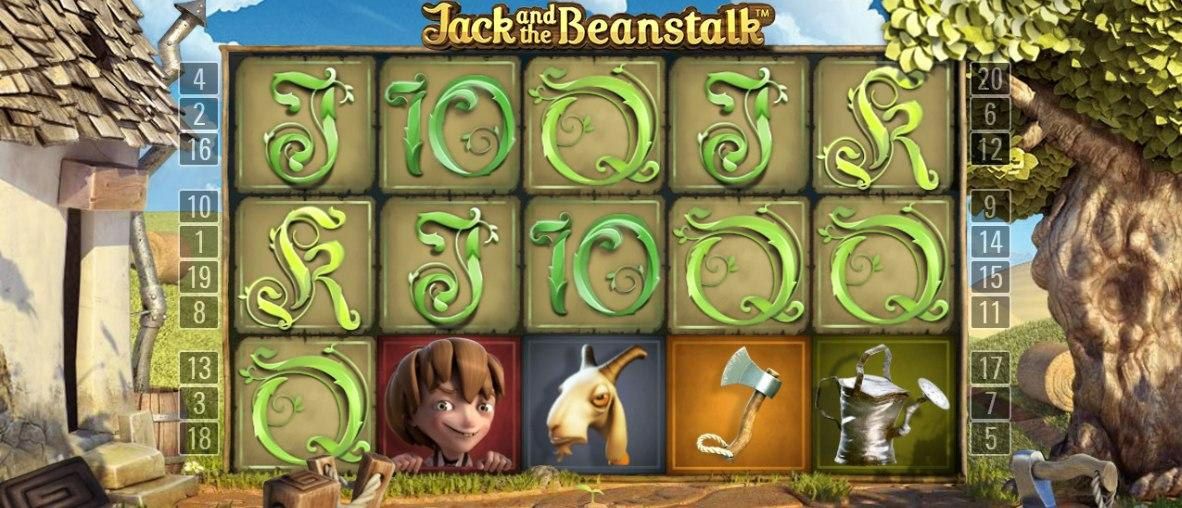1182x508 pixels.
Task: Show payline 7 marker
Action: click(x=991, y=403)
